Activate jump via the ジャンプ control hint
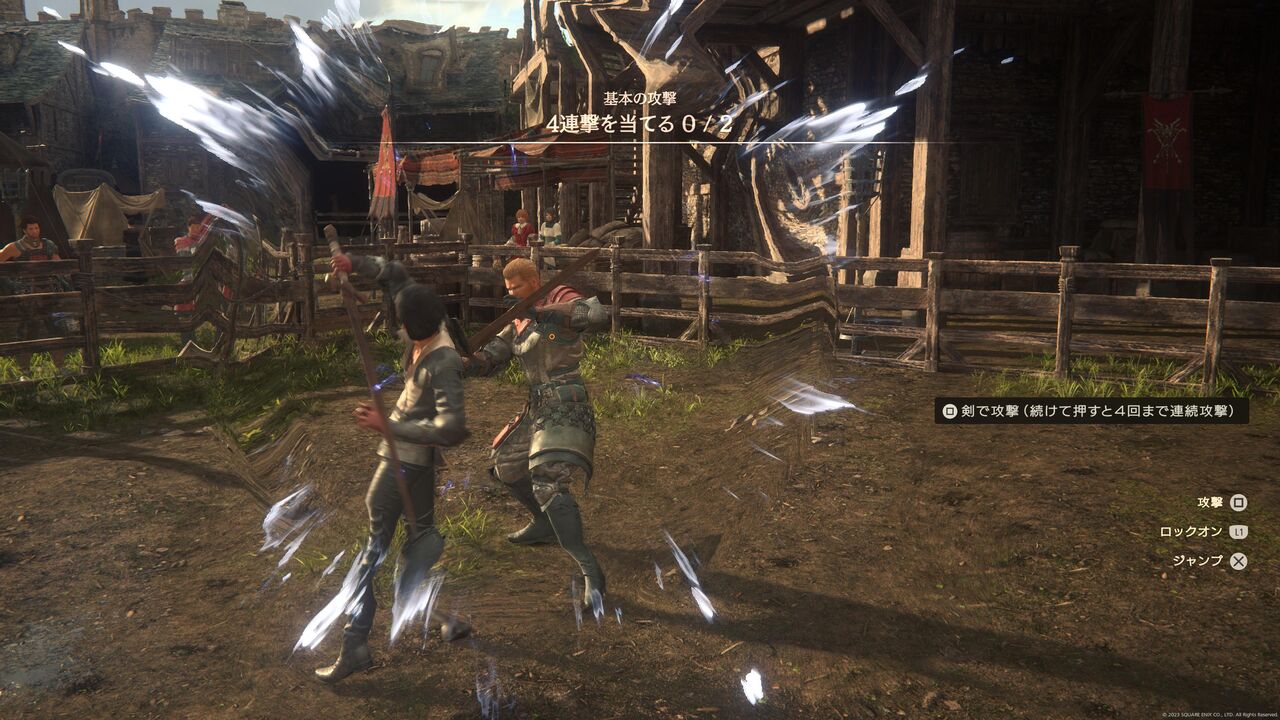The image size is (1280, 720). [1197, 561]
